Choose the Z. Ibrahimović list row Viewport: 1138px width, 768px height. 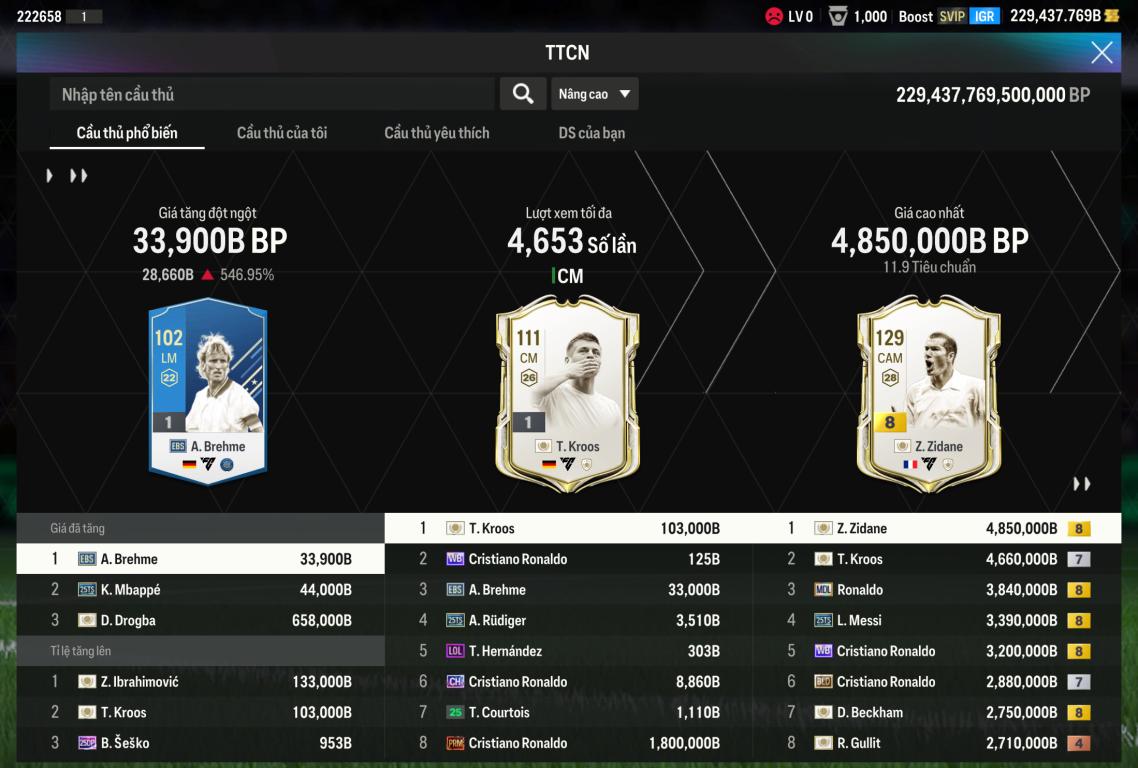tap(200, 682)
